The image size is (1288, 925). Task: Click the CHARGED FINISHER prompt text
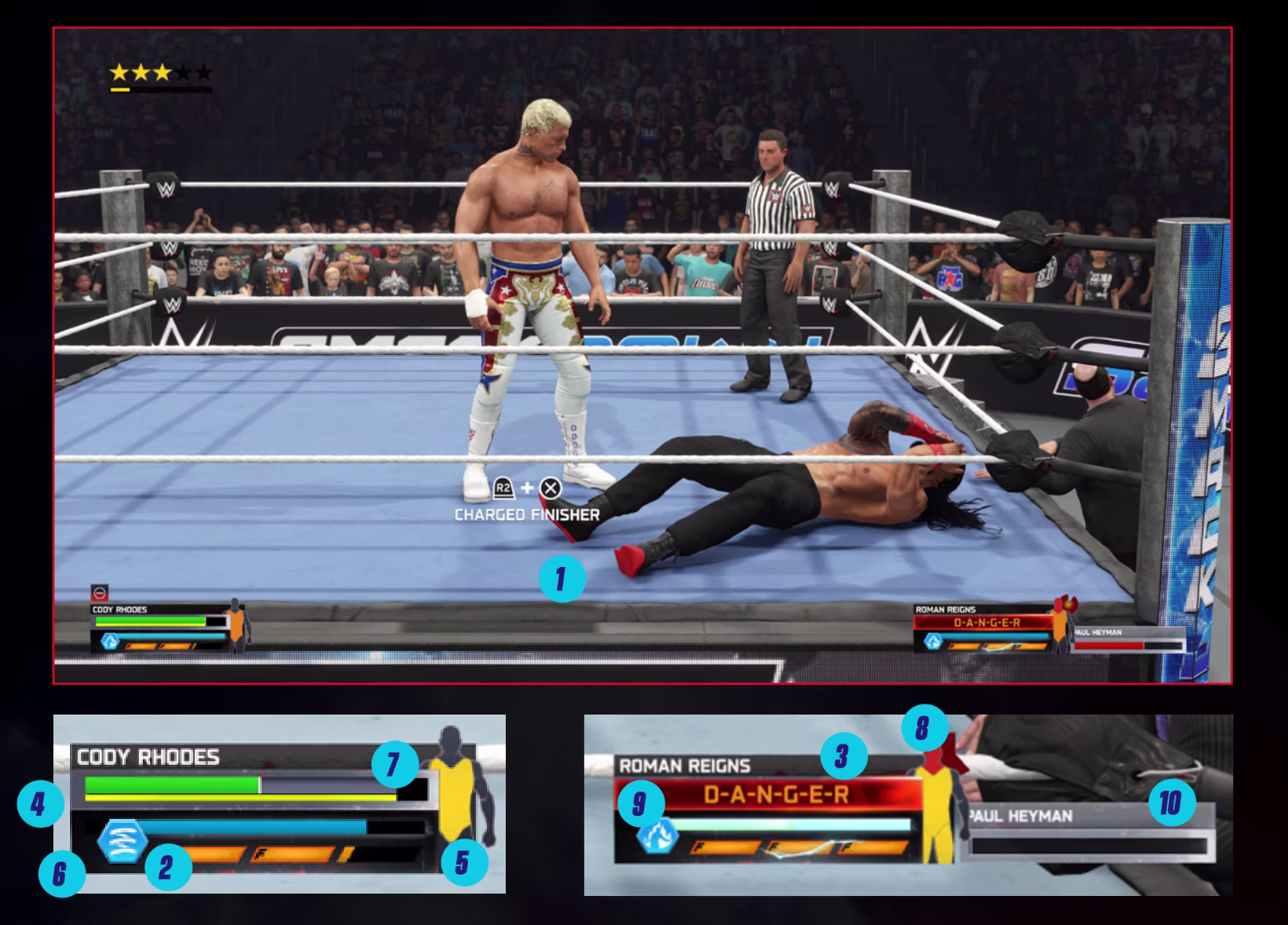coord(527,515)
